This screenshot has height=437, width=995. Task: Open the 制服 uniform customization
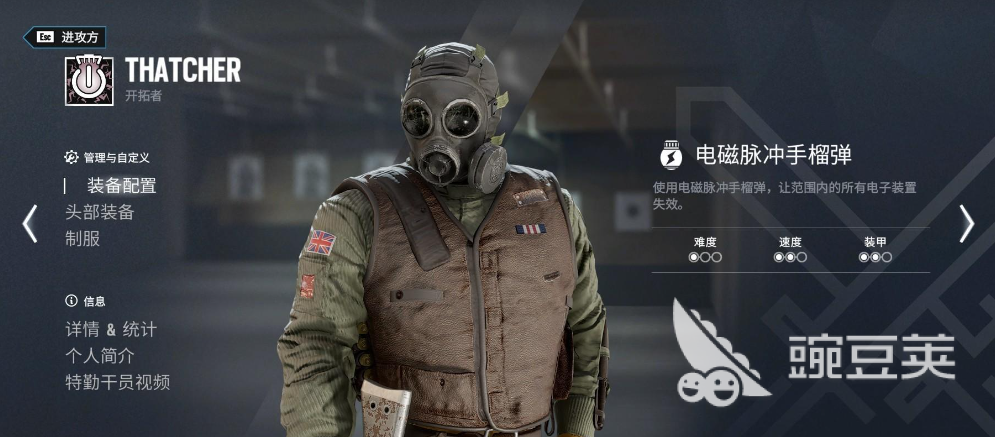tap(82, 239)
